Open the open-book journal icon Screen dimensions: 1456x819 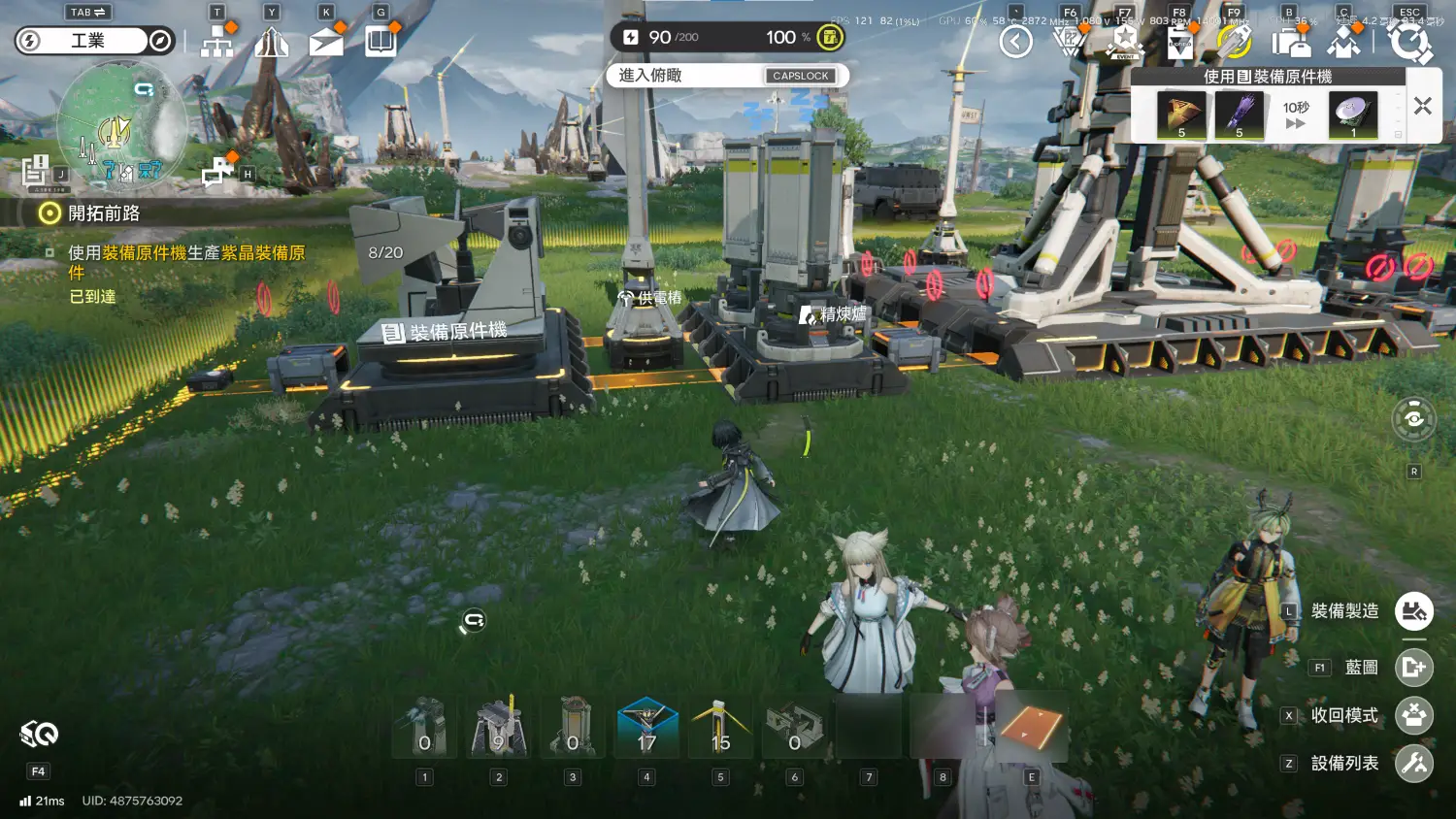[381, 42]
